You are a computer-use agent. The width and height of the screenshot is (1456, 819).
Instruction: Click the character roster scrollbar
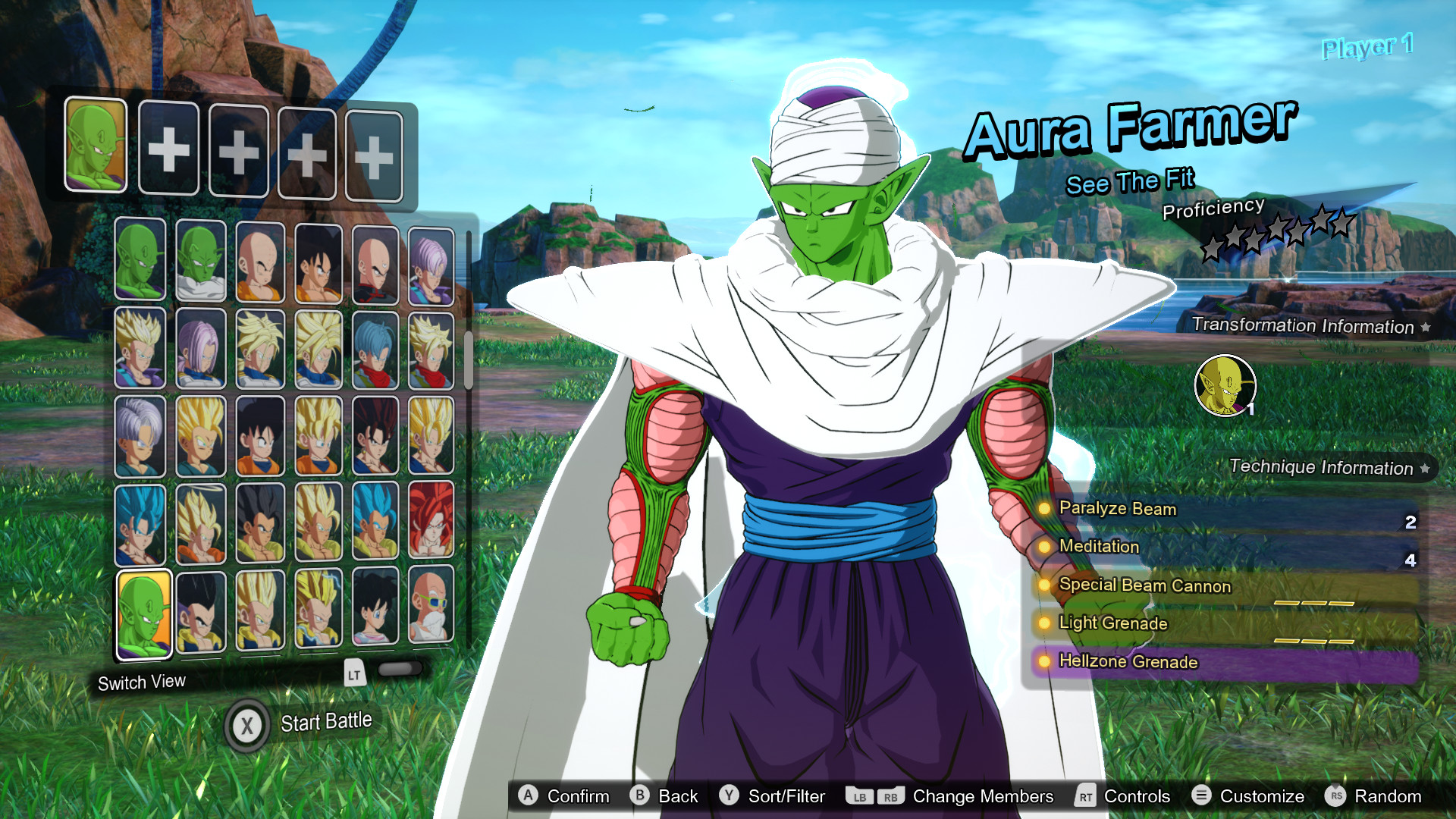pyautogui.click(x=469, y=361)
